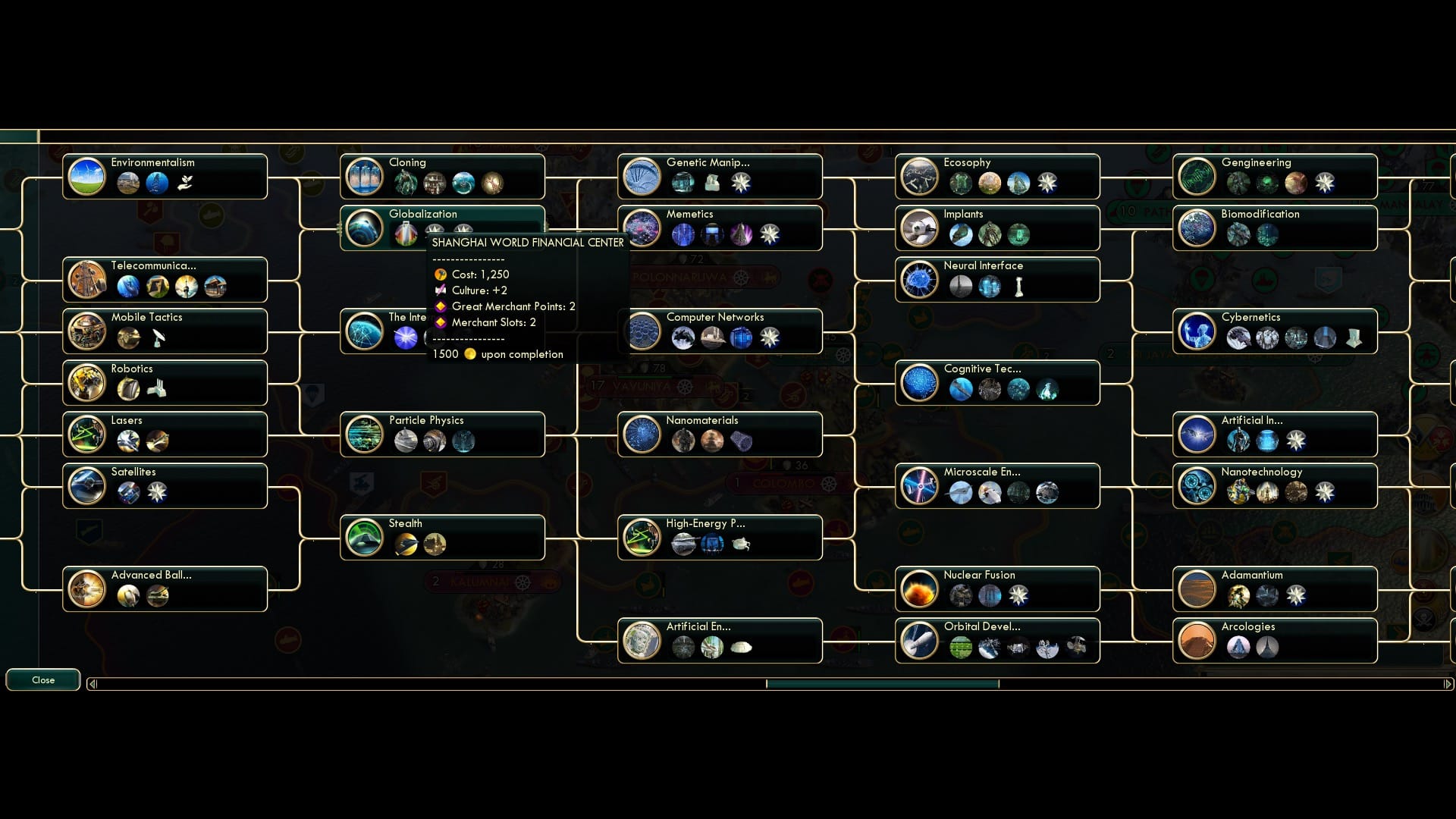
Task: Select the Genetic Manipulation technology
Action: tap(642, 177)
